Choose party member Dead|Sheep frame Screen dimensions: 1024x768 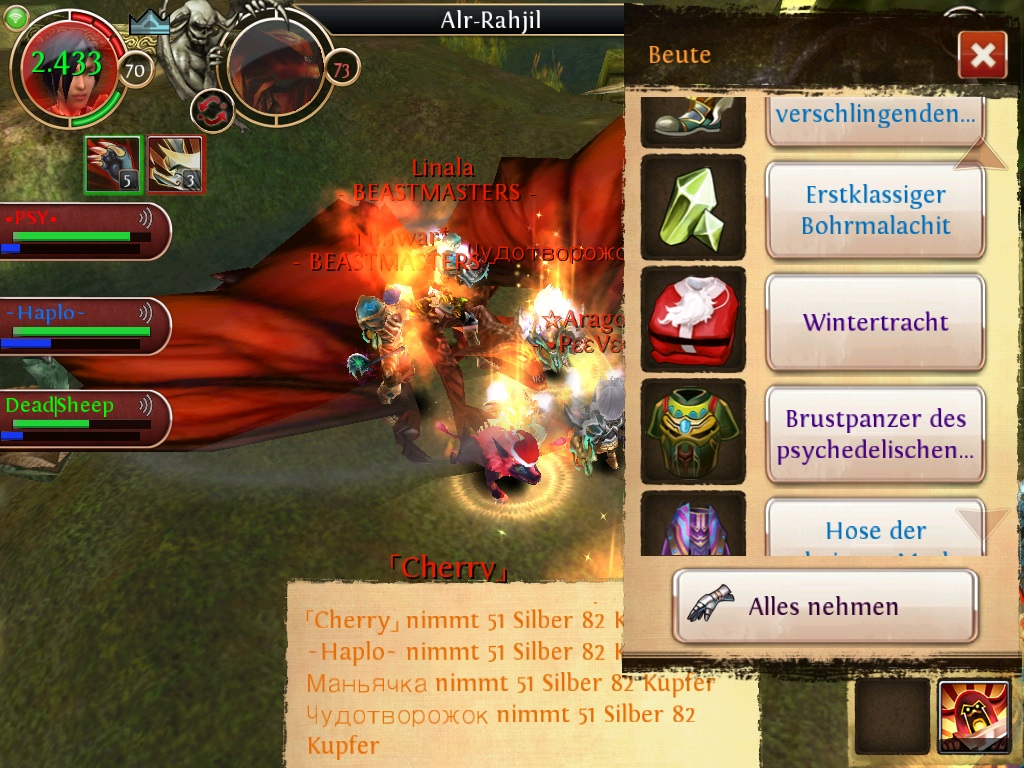[x=82, y=419]
